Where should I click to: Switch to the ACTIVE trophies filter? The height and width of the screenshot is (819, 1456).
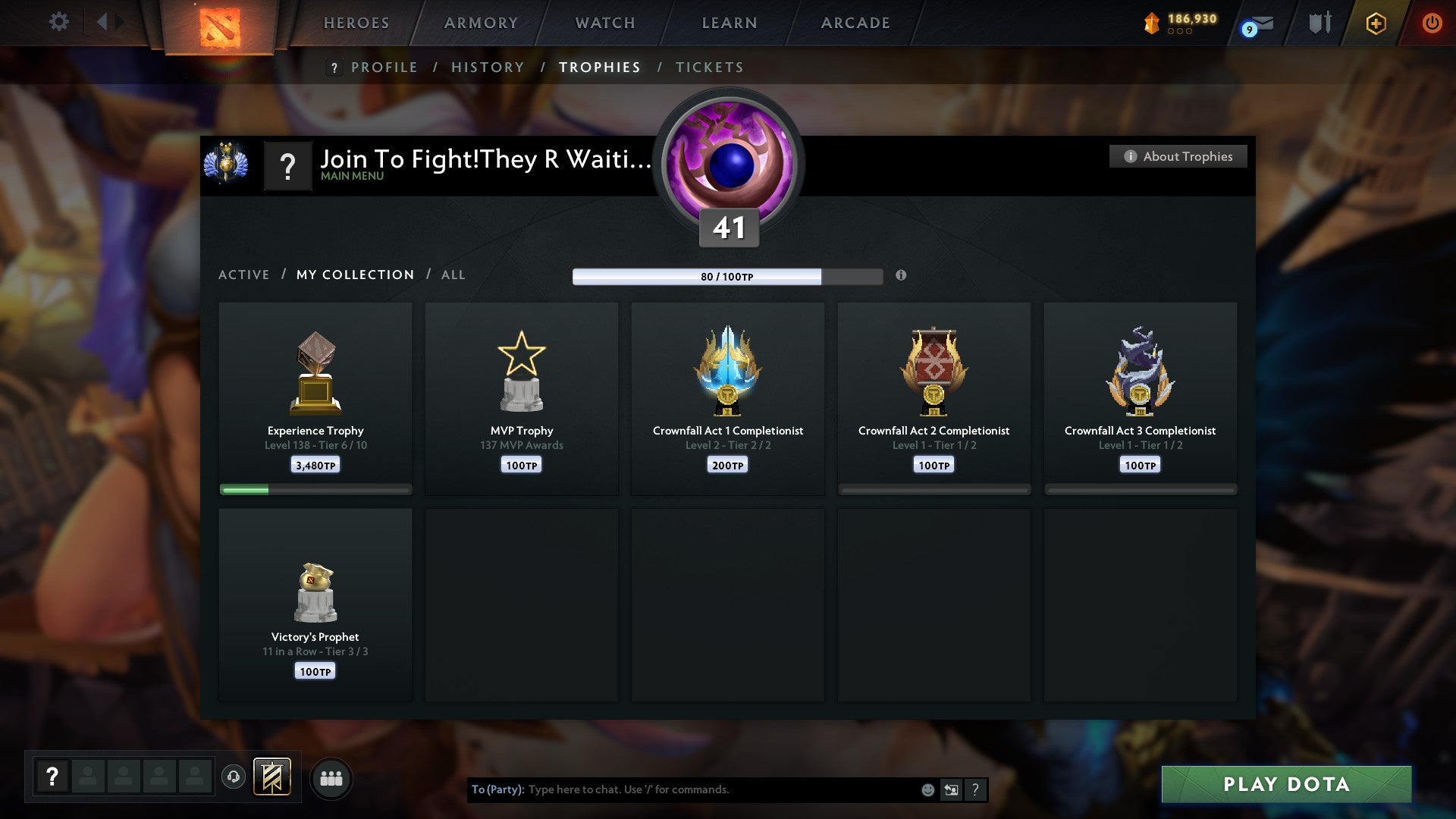244,275
